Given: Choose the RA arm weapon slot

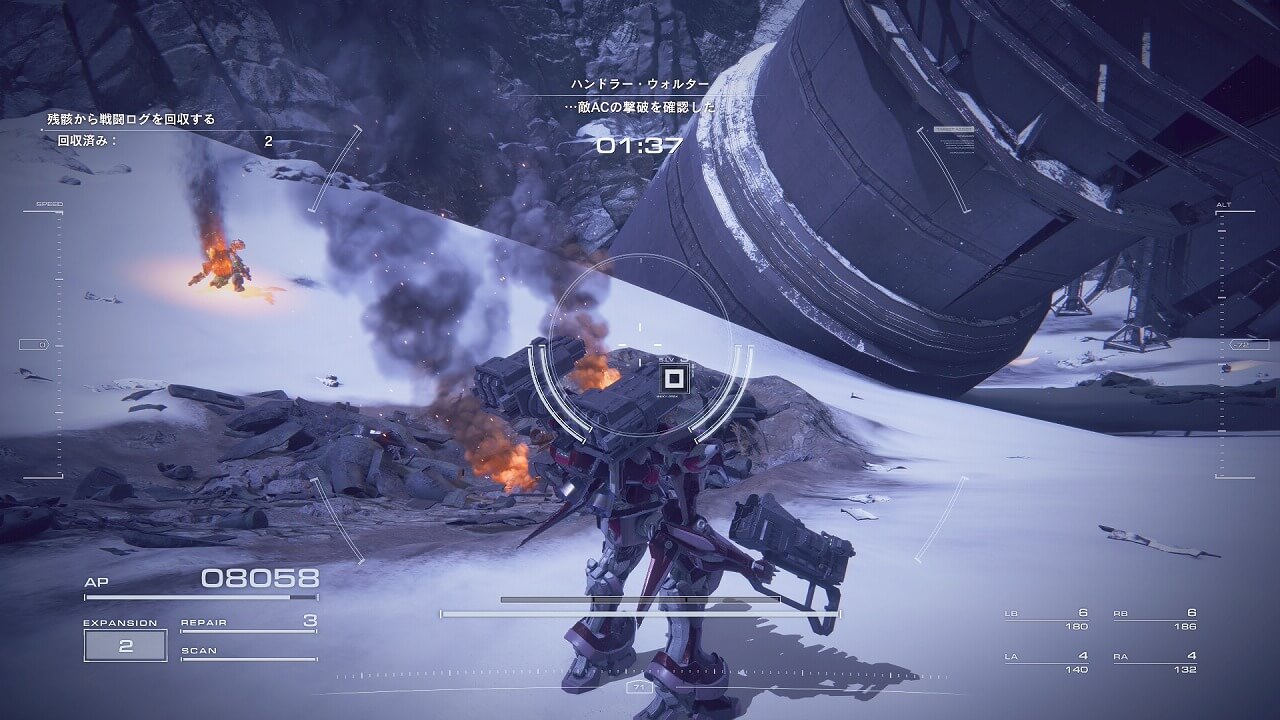Looking at the screenshot, I should (x=1154, y=662).
